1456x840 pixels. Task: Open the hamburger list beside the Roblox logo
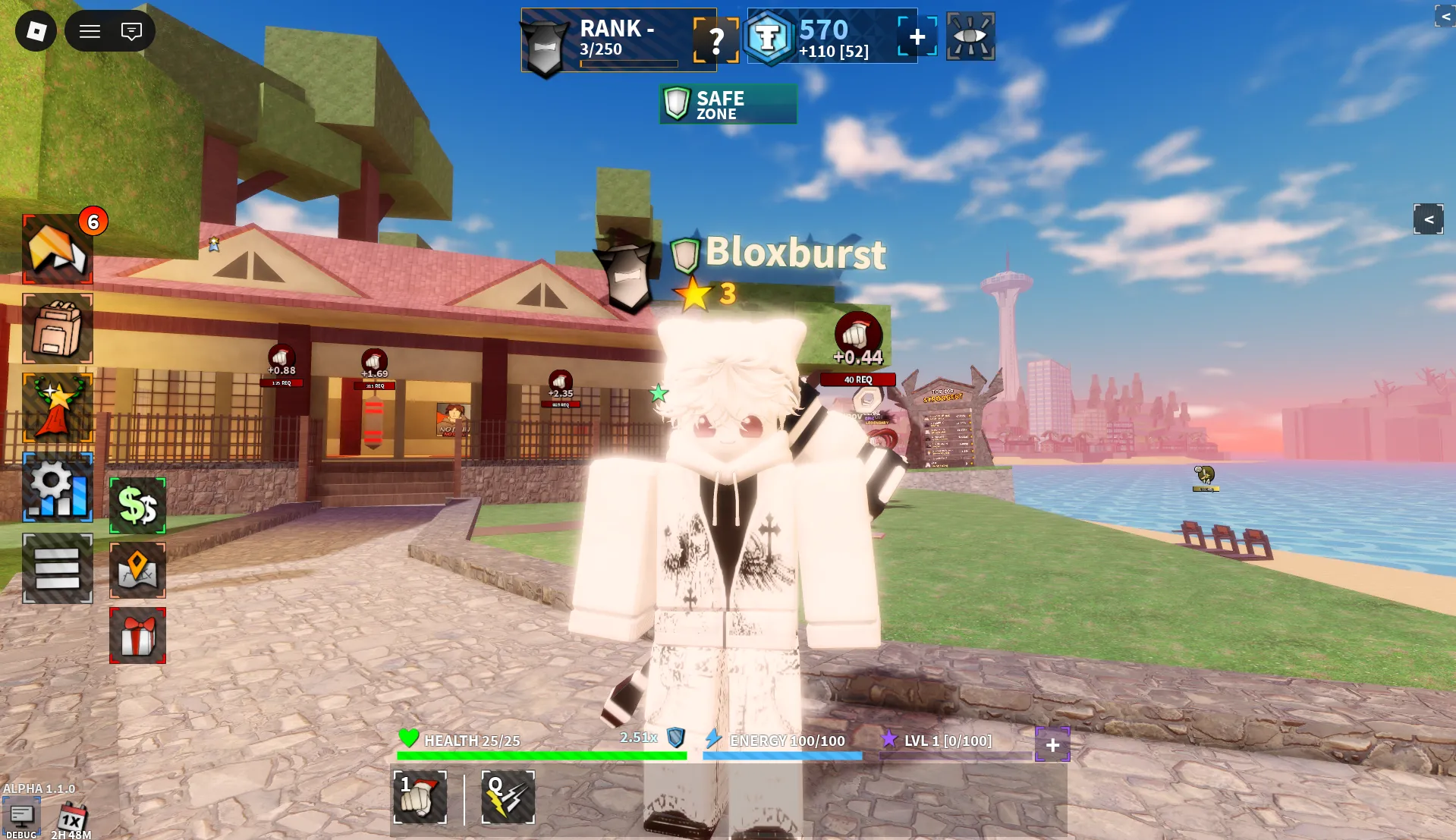click(x=90, y=31)
